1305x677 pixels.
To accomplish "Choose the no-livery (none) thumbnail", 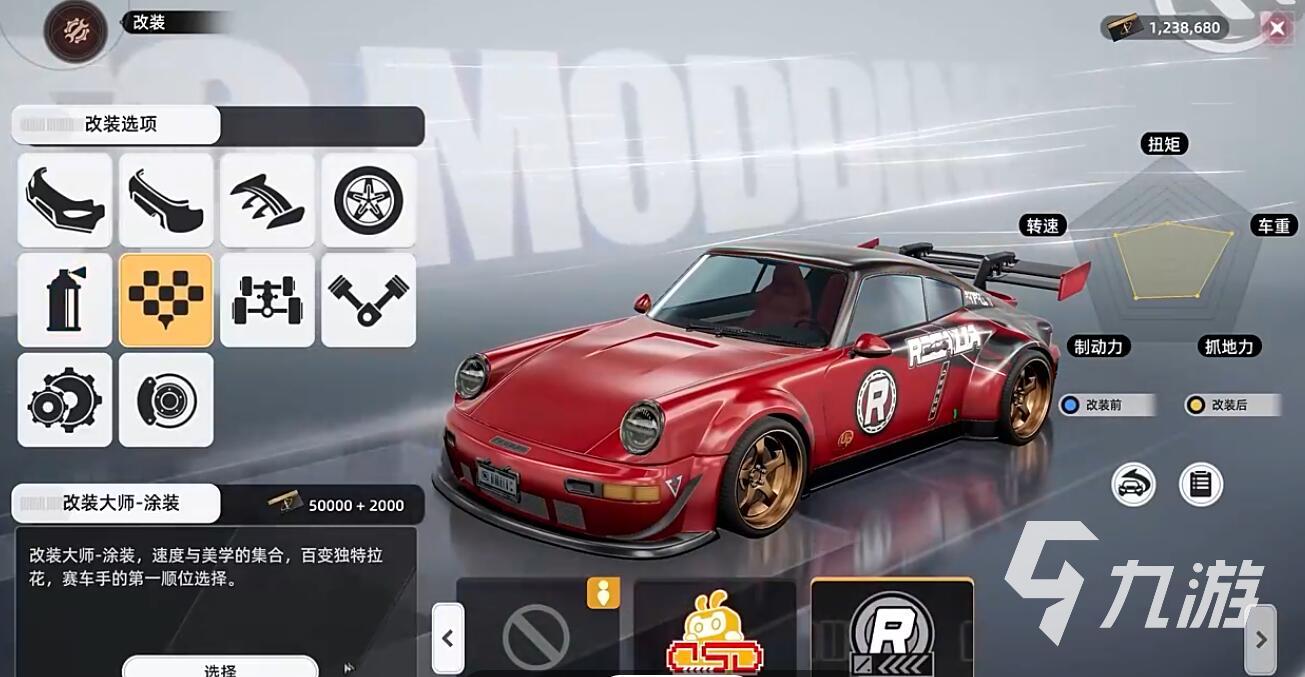I will [x=537, y=632].
